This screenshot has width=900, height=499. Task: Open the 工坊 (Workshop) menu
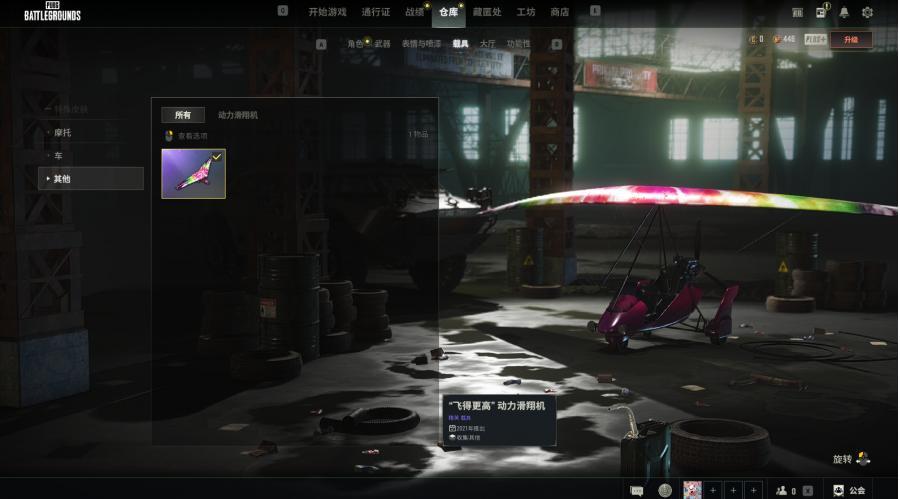point(526,12)
